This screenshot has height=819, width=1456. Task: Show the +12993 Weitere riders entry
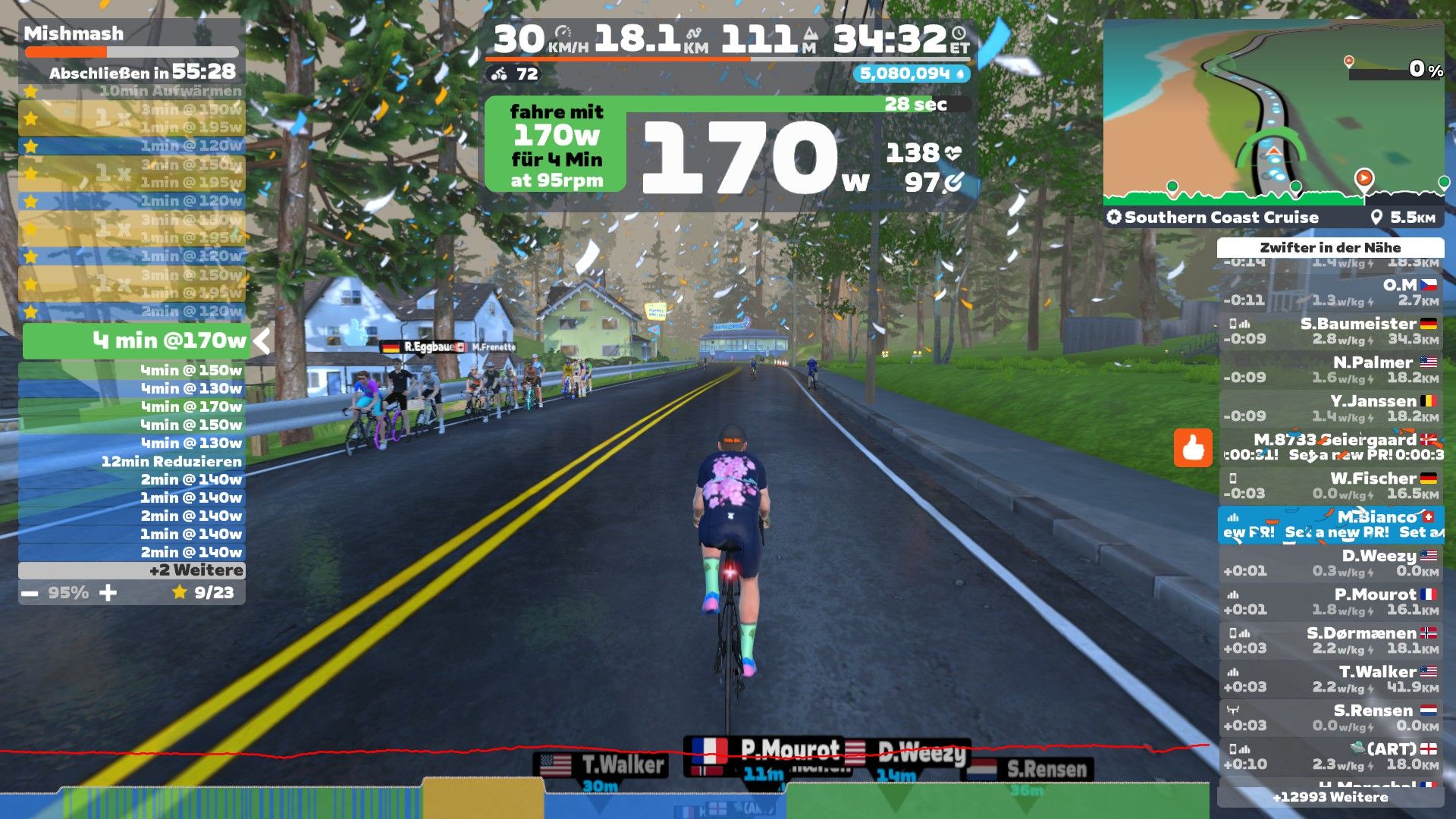pos(1330,797)
